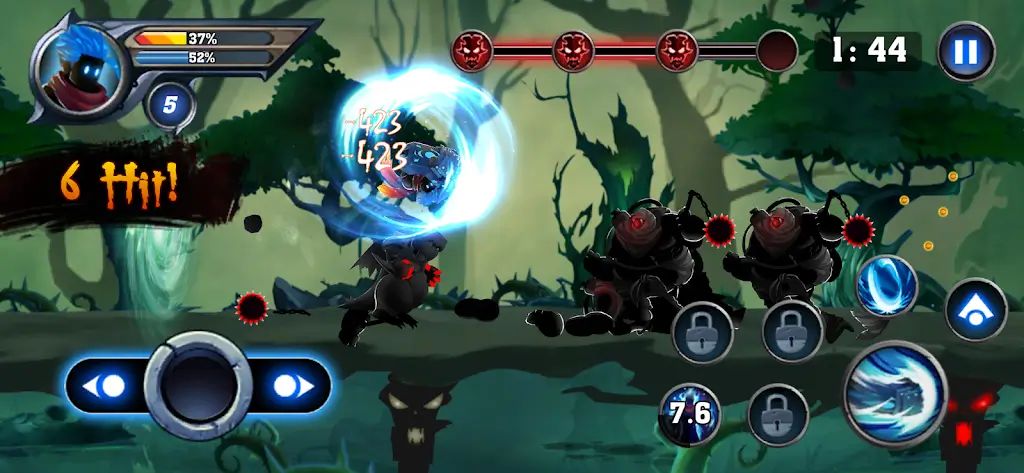Image resolution: width=1024 pixels, height=473 pixels.
Task: Use the blue whirlwind skill
Action: 887,287
